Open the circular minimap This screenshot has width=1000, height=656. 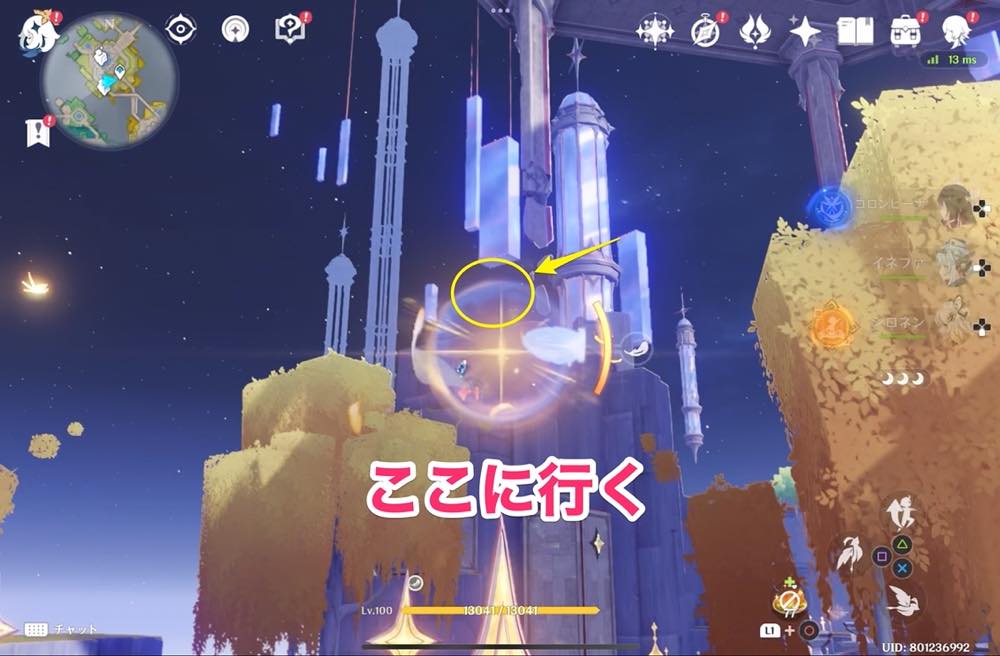(x=109, y=79)
